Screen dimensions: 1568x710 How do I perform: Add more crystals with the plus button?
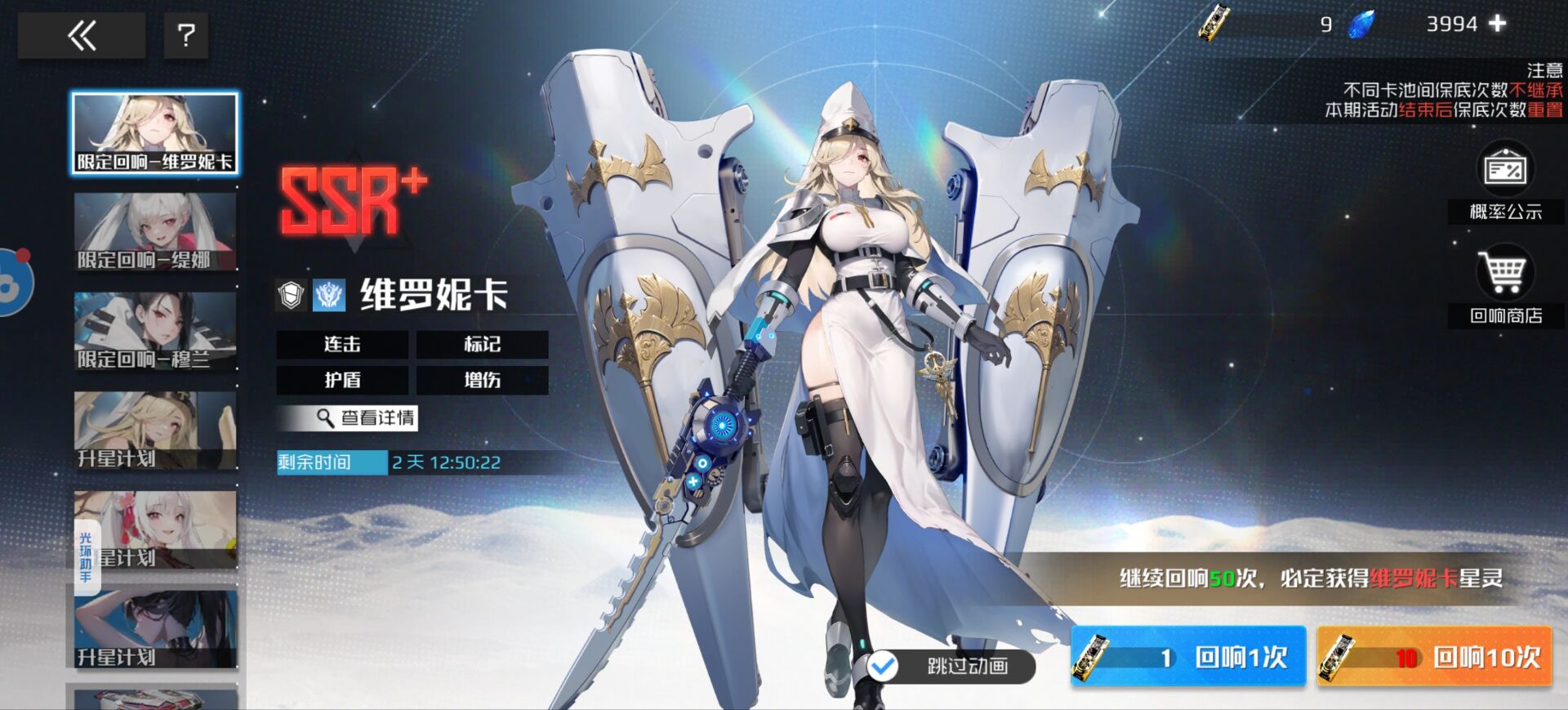[1497, 24]
